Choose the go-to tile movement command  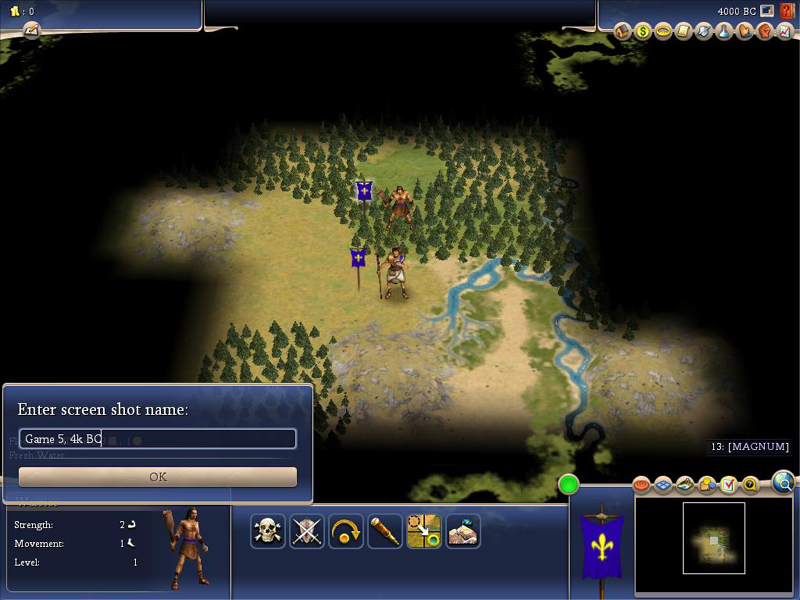(424, 531)
